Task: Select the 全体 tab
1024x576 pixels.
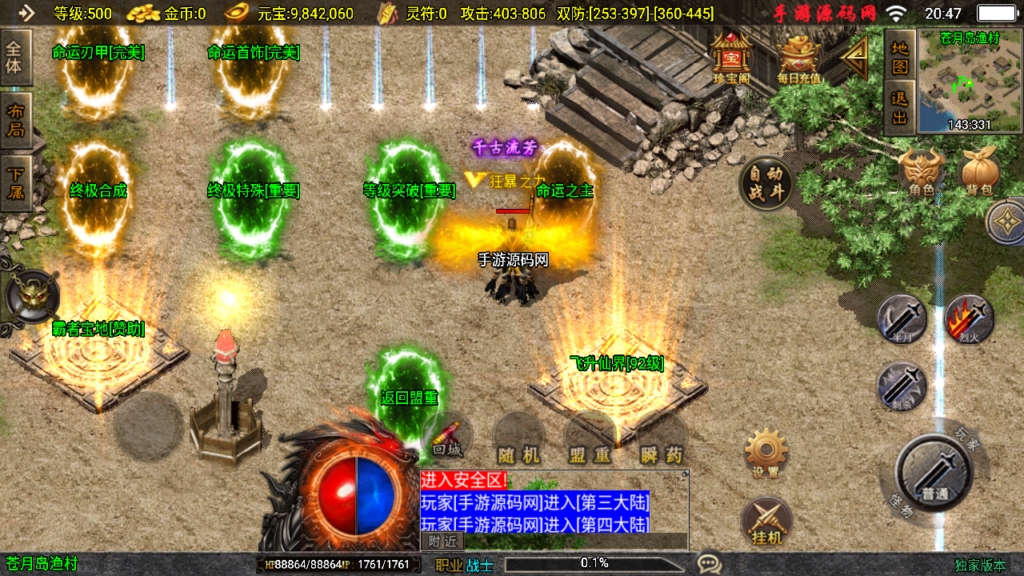Action: 16,58
